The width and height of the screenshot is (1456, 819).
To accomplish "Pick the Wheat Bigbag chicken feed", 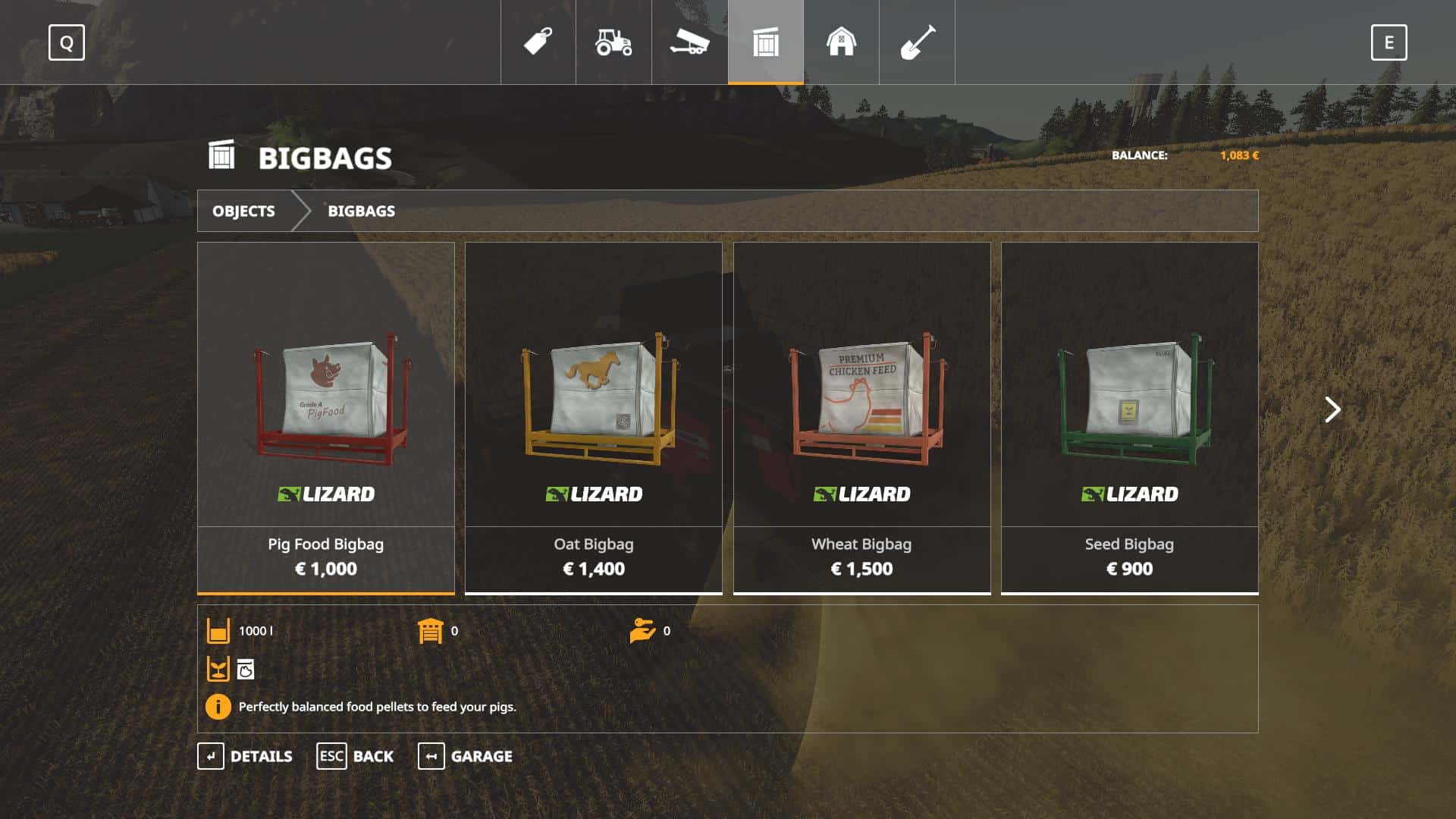I will click(861, 417).
